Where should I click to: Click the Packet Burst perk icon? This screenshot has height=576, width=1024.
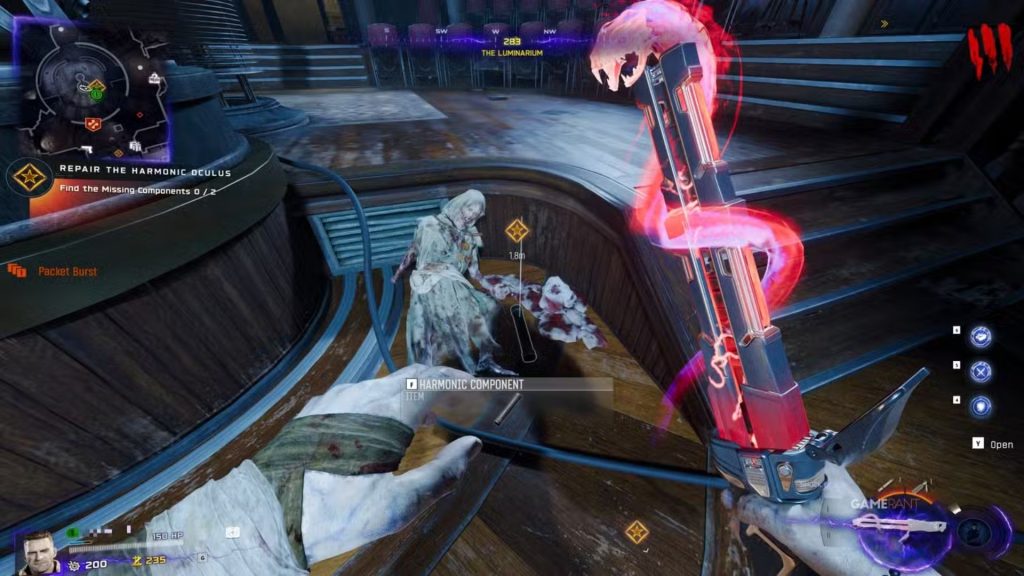[x=16, y=271]
